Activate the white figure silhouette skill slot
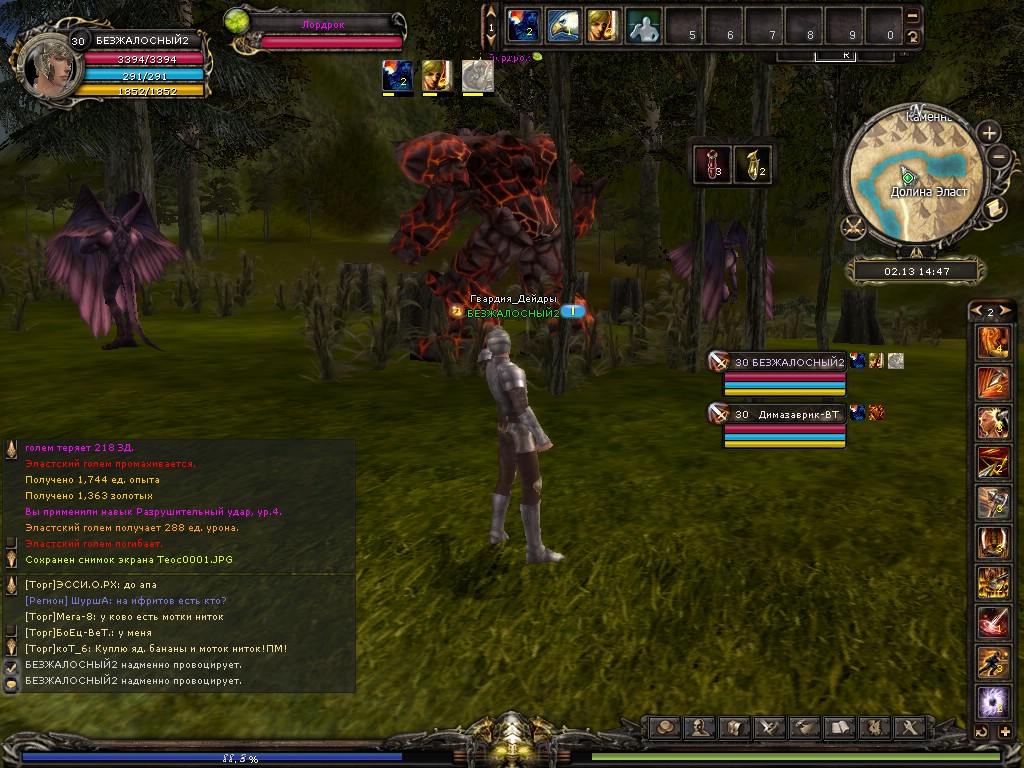This screenshot has height=768, width=1024. pyautogui.click(x=642, y=25)
